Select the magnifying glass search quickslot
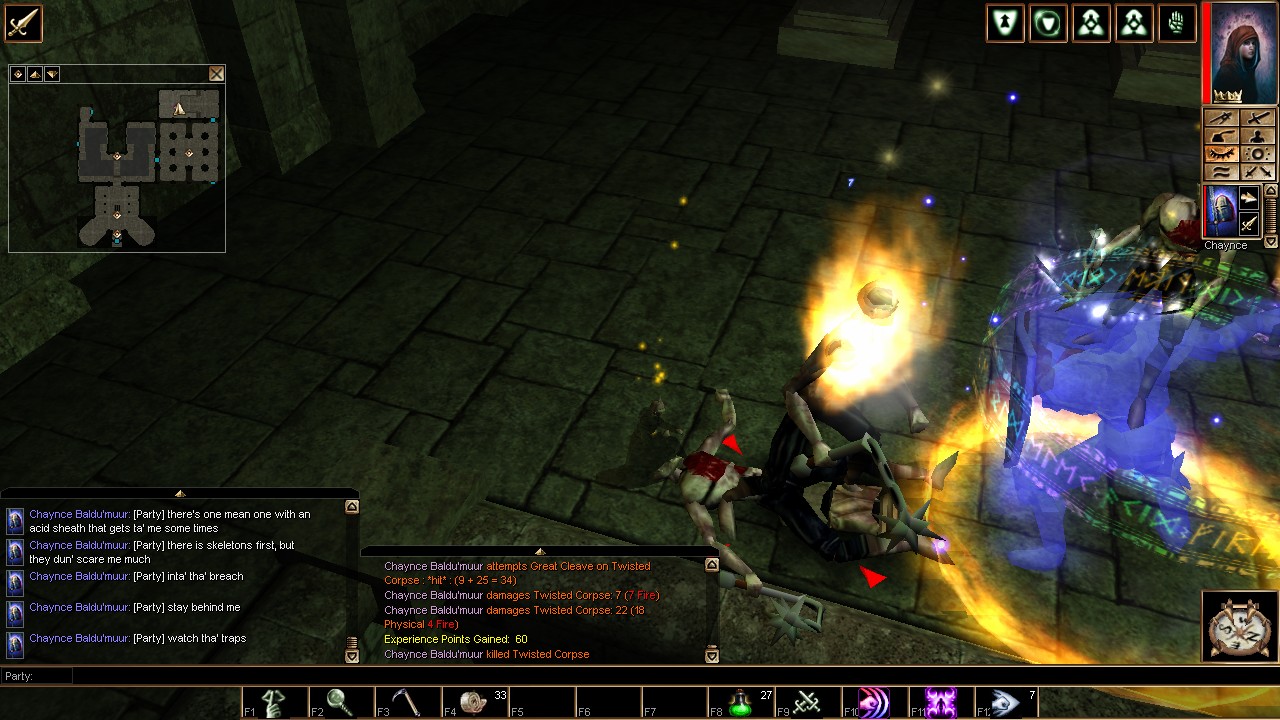The image size is (1280, 720). pos(341,703)
